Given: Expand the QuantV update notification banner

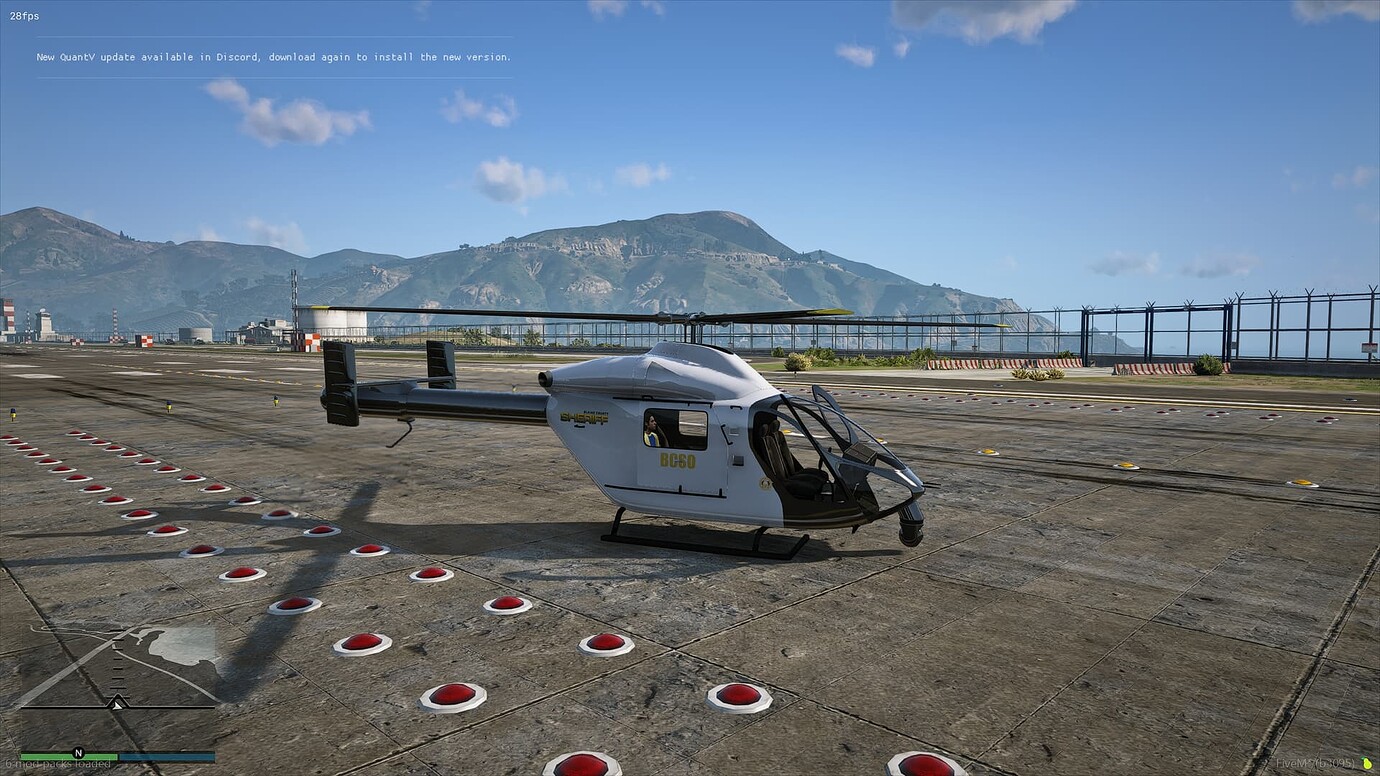Looking at the screenshot, I should coord(275,57).
